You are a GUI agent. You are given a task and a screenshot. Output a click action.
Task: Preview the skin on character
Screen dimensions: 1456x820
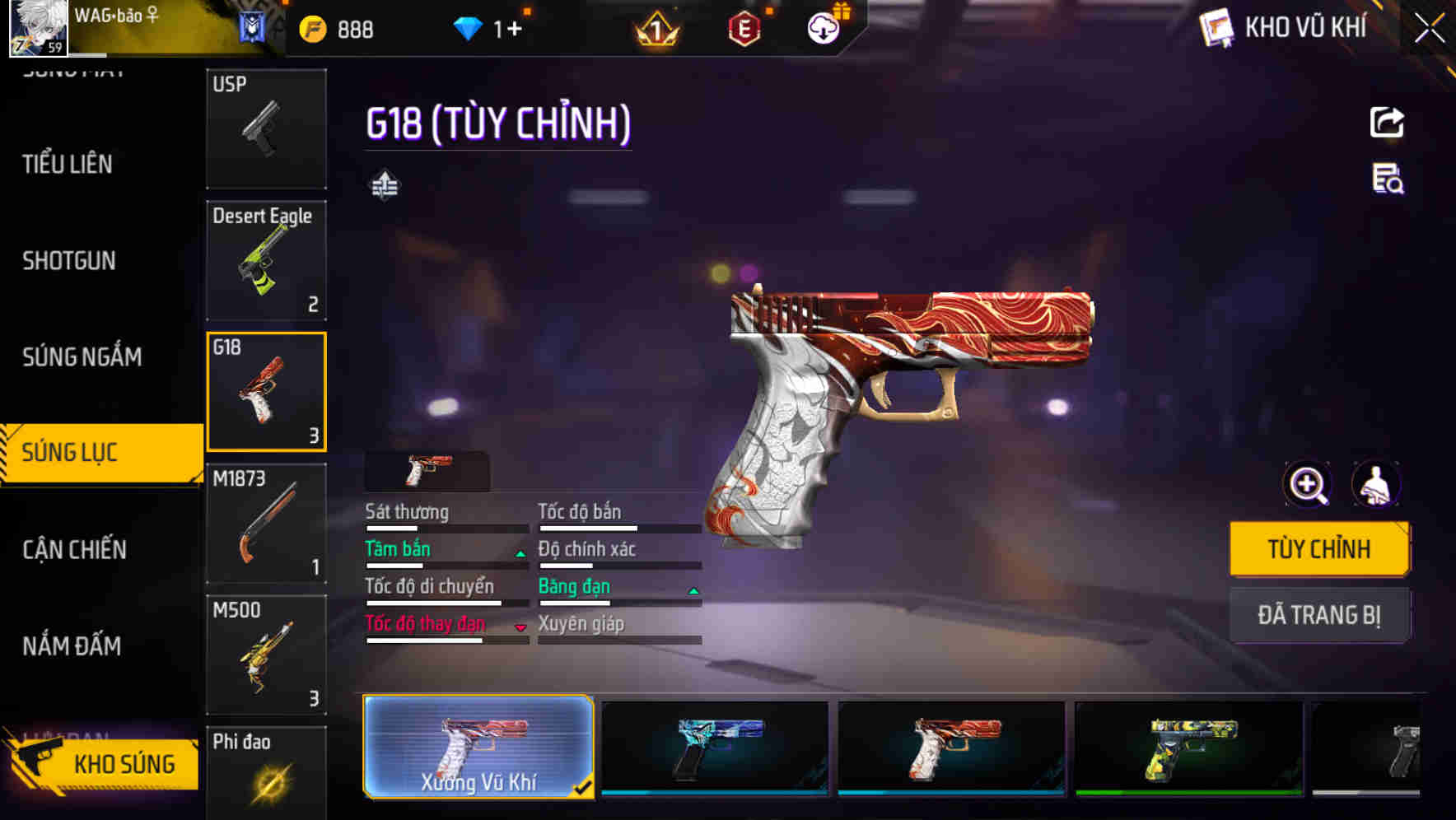(1378, 484)
